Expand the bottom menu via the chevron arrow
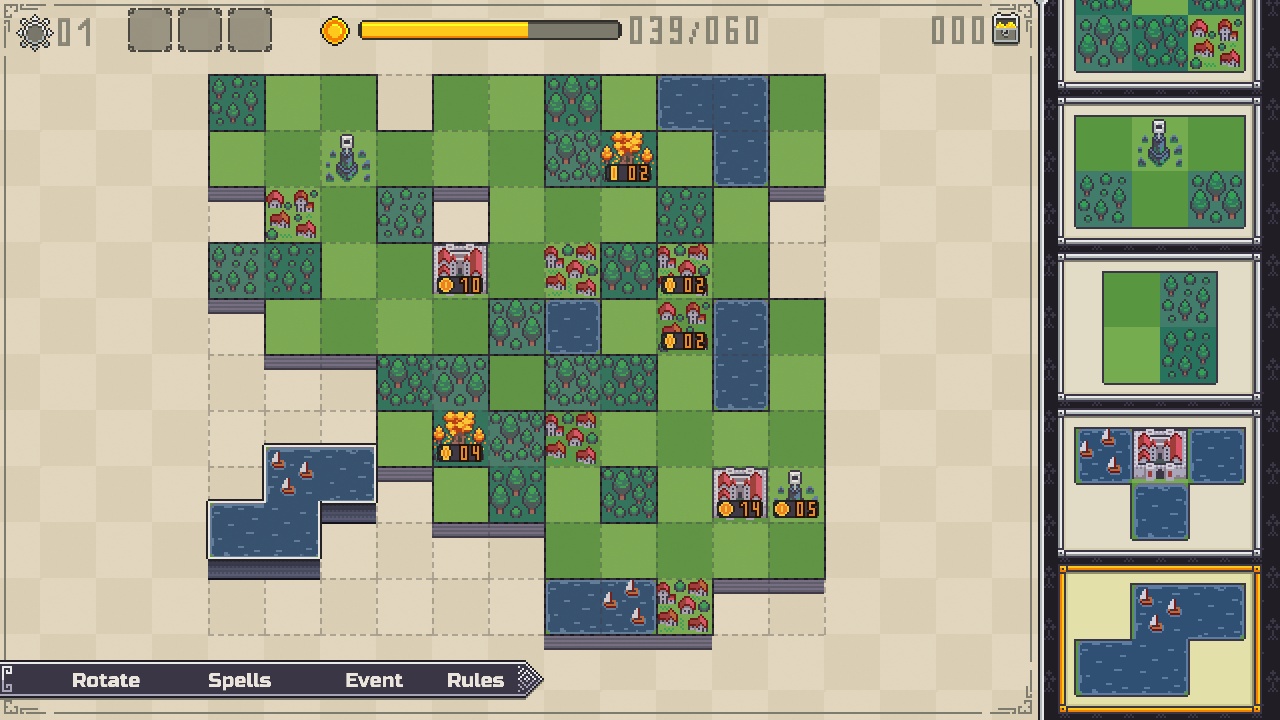Viewport: 1280px width, 720px height. click(528, 680)
